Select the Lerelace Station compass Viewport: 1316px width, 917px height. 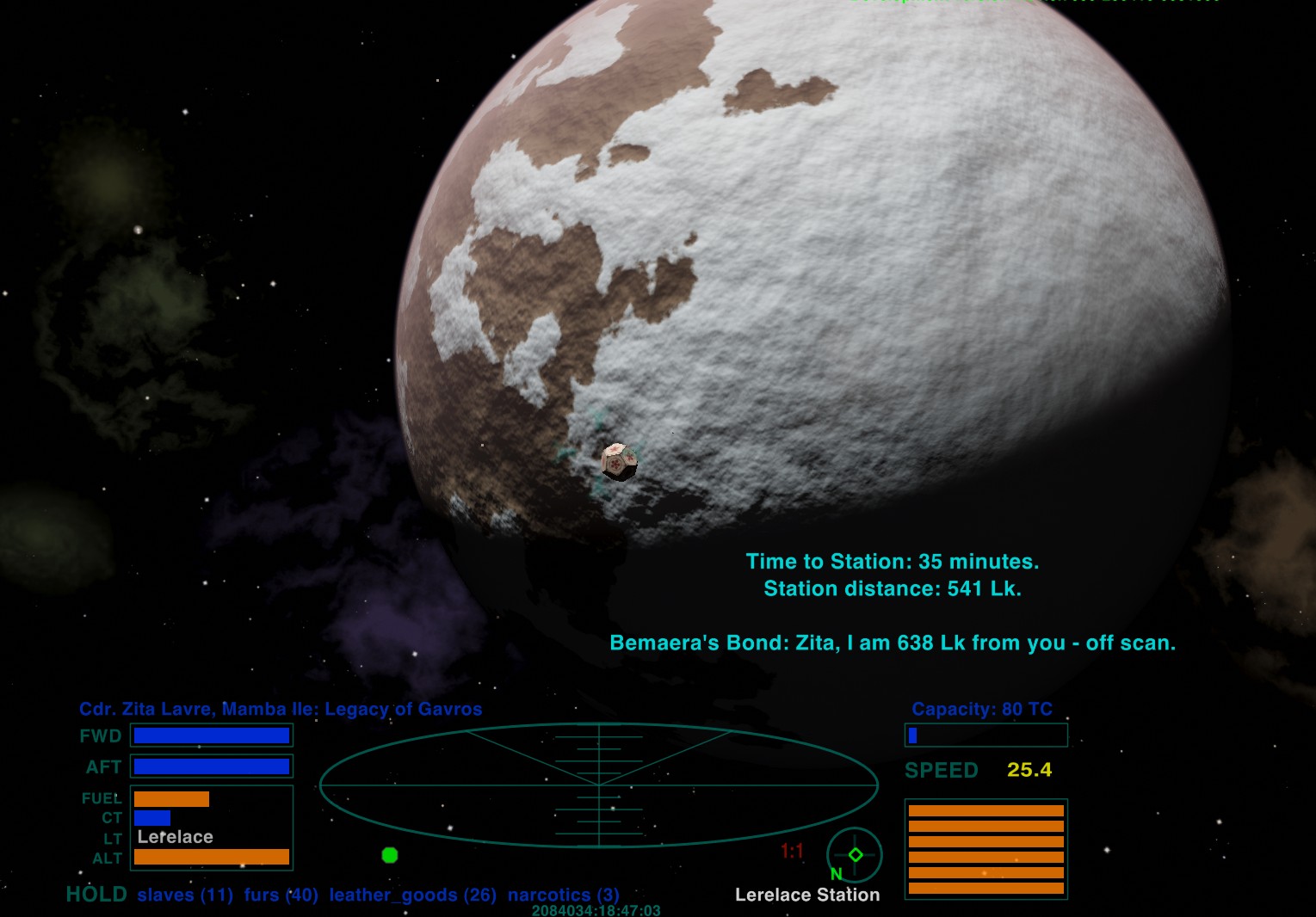854,855
